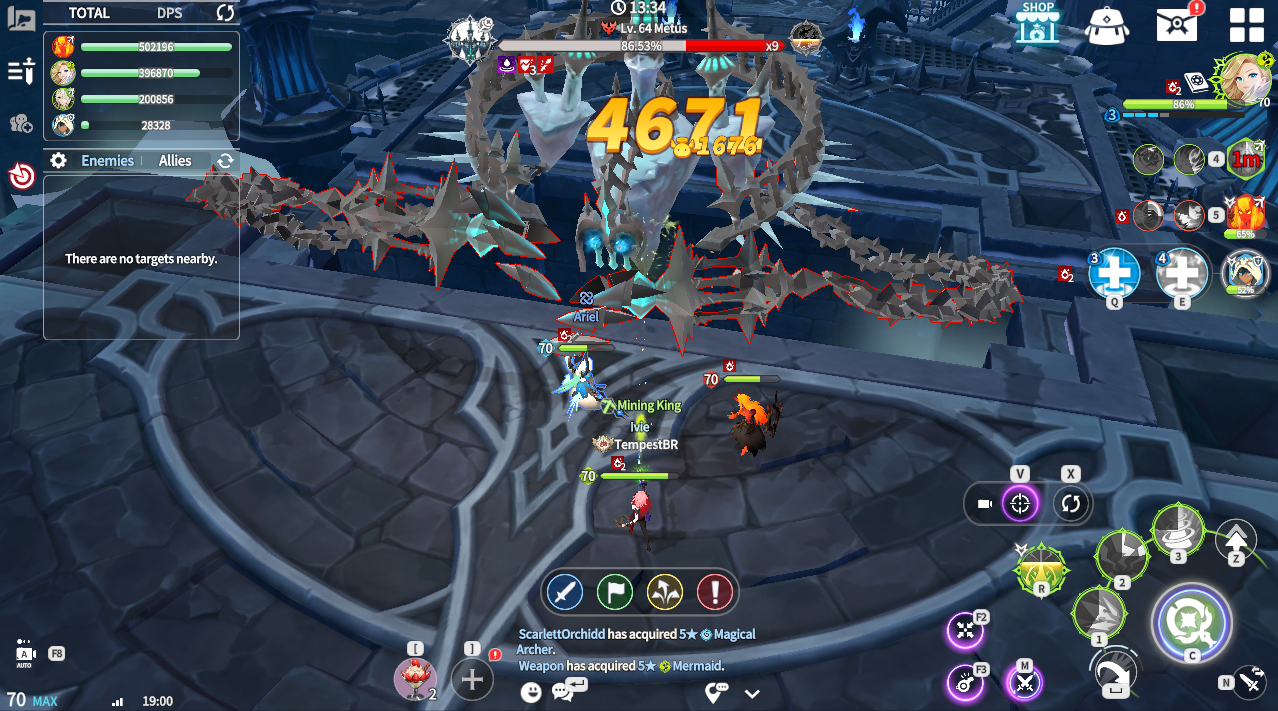Image resolution: width=1278 pixels, height=711 pixels.
Task: Use the ice cream consumable slot
Action: tap(415, 679)
